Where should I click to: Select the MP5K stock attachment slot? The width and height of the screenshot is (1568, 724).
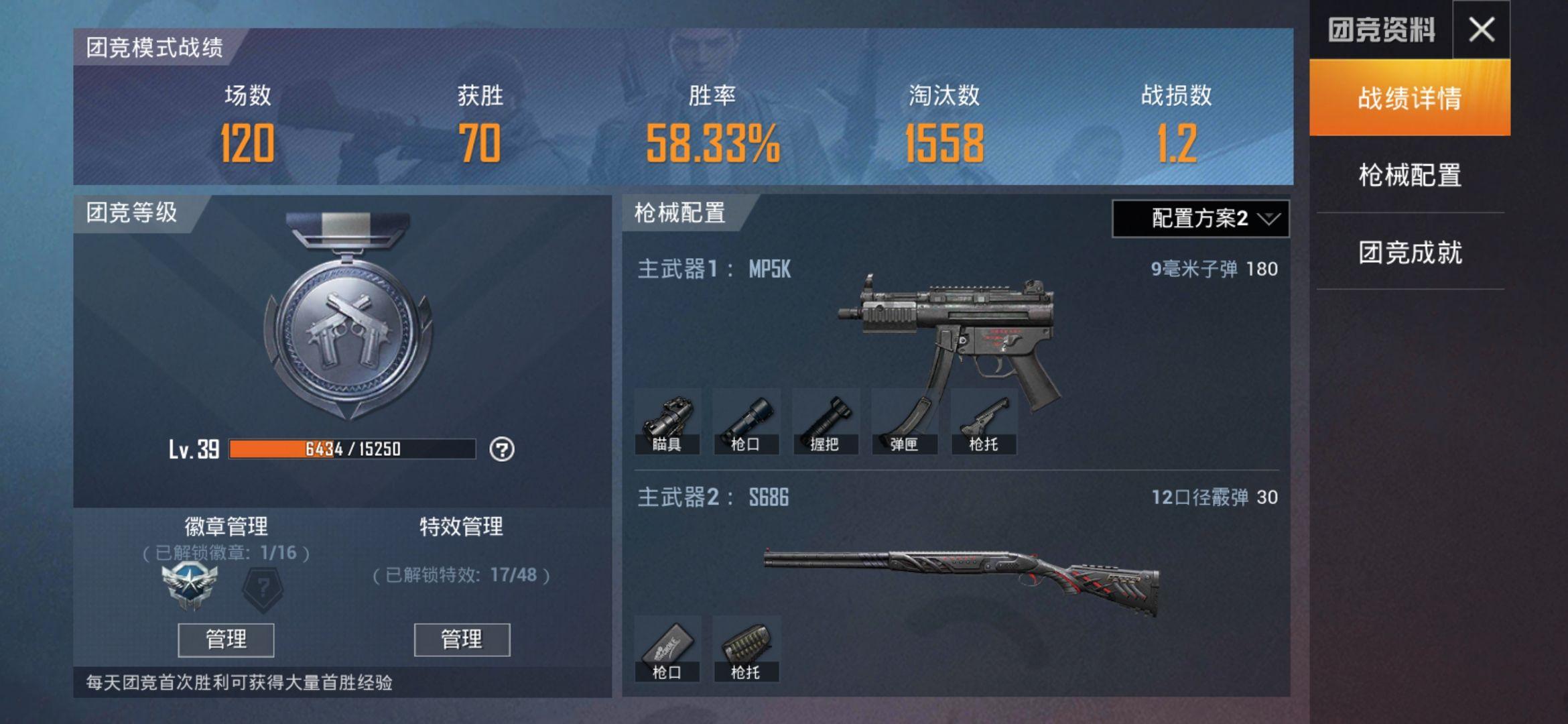point(984,422)
